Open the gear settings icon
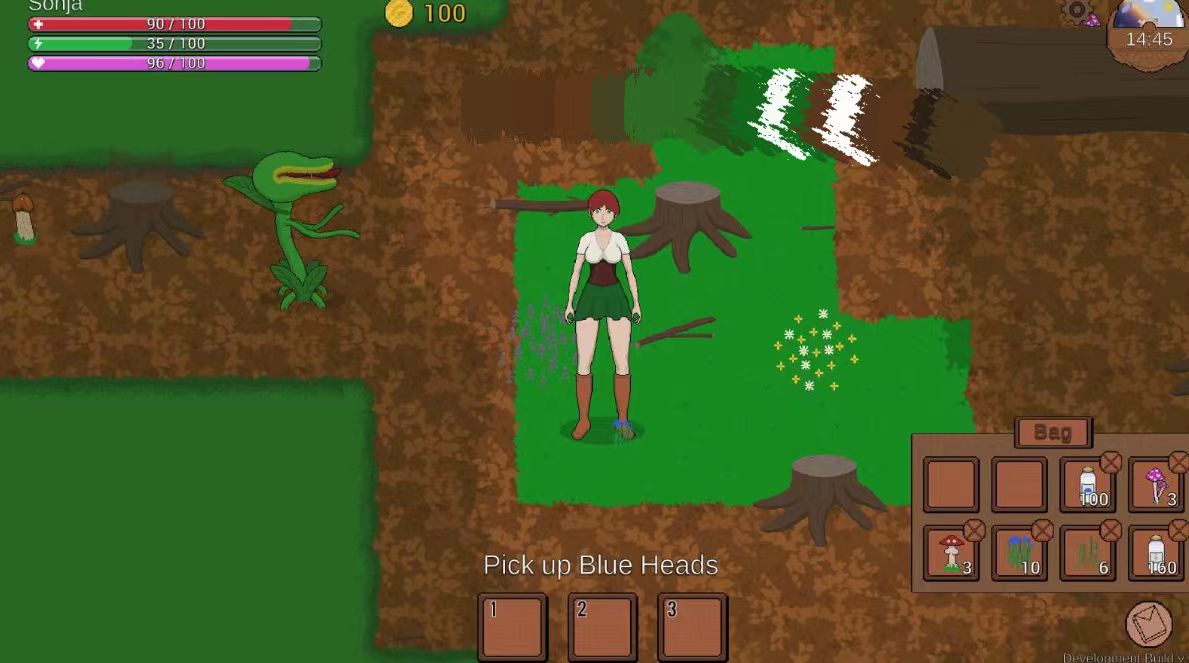Screen dimensions: 1189x663 [1076, 12]
